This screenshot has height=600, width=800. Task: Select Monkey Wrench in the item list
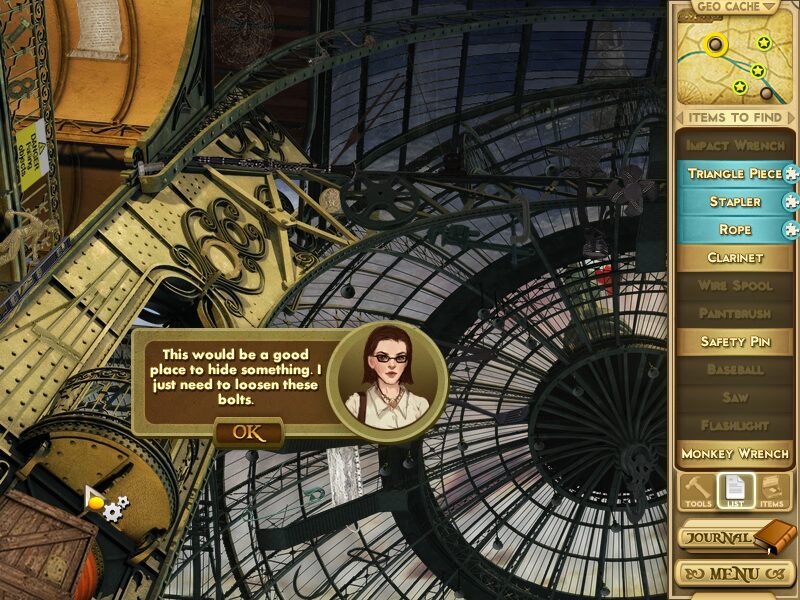click(734, 454)
